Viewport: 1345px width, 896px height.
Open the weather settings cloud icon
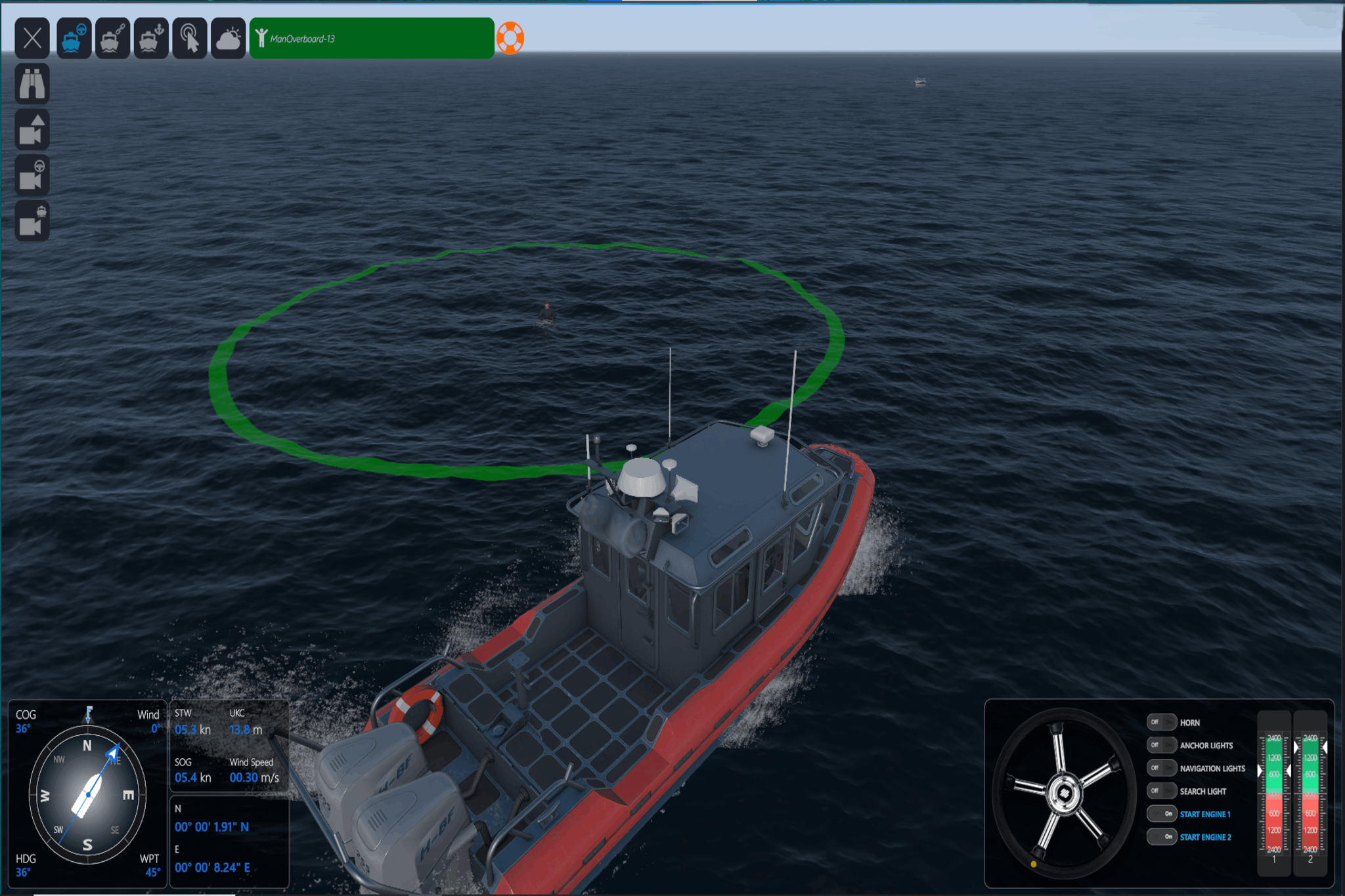click(x=229, y=38)
